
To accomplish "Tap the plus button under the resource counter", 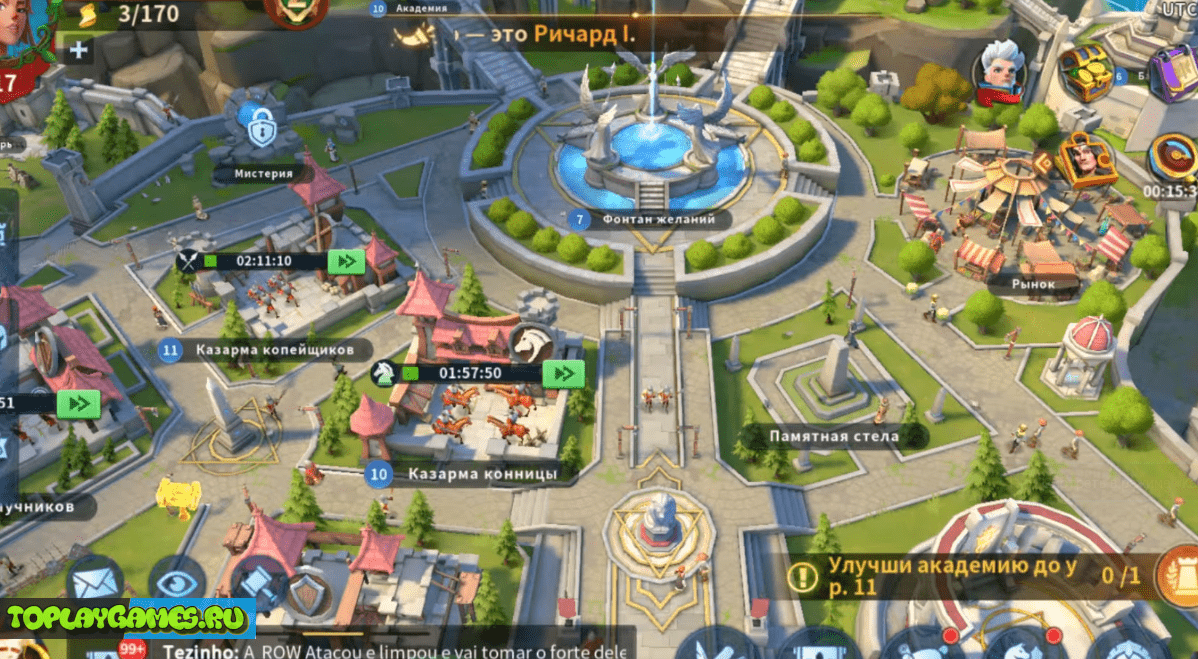I will pyautogui.click(x=79, y=49).
